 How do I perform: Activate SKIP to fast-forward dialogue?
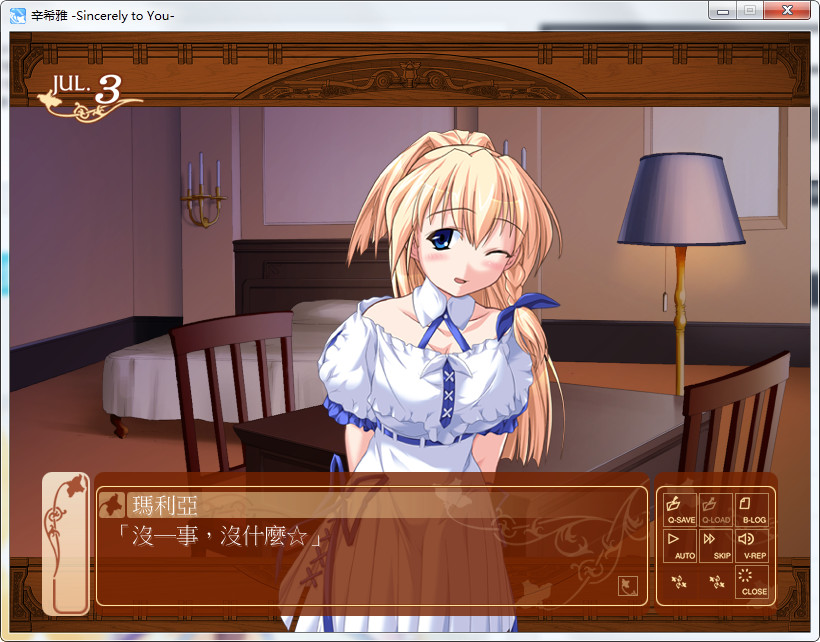(716, 545)
